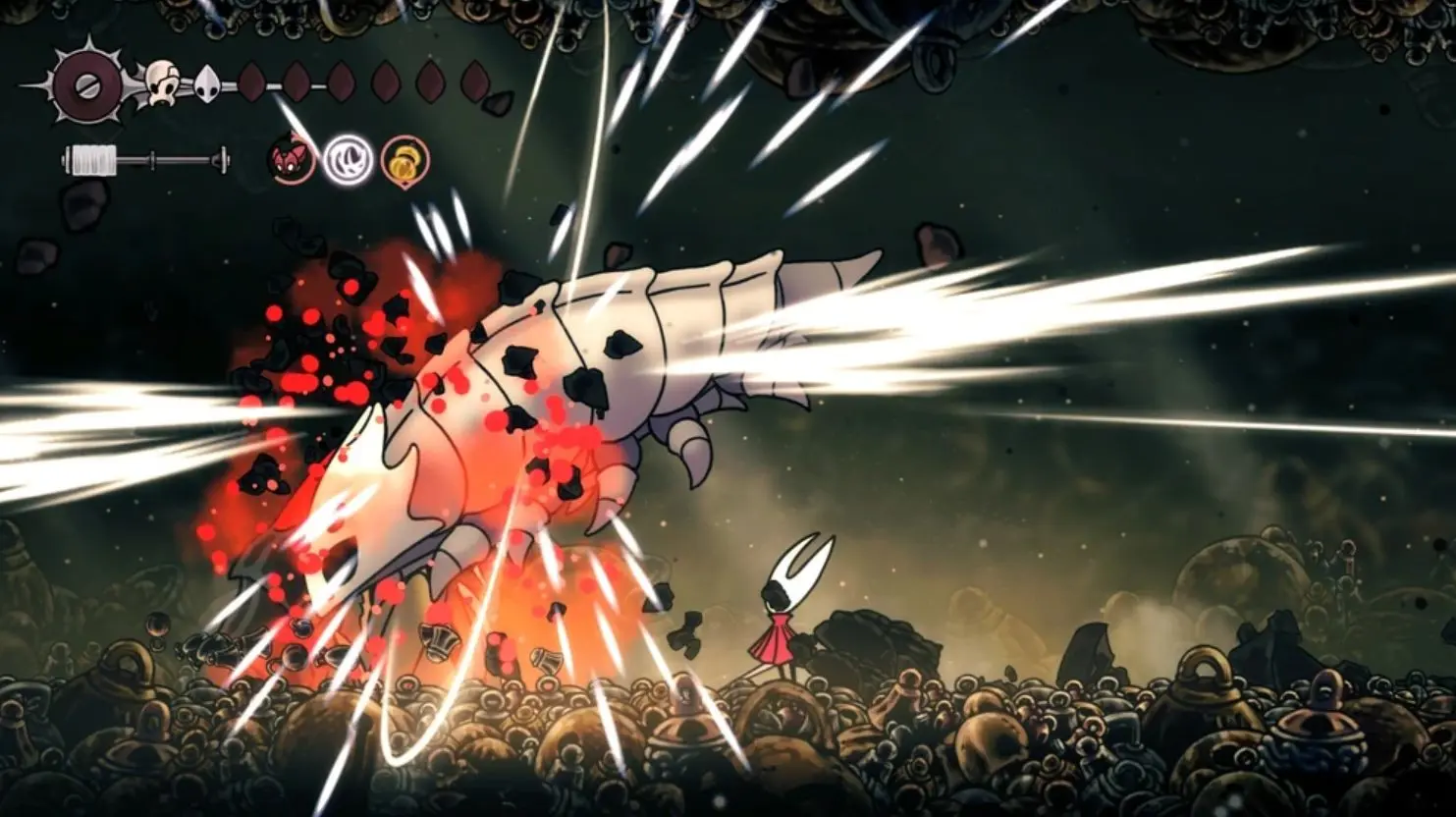Select the red horned creature tool icon

[292, 160]
